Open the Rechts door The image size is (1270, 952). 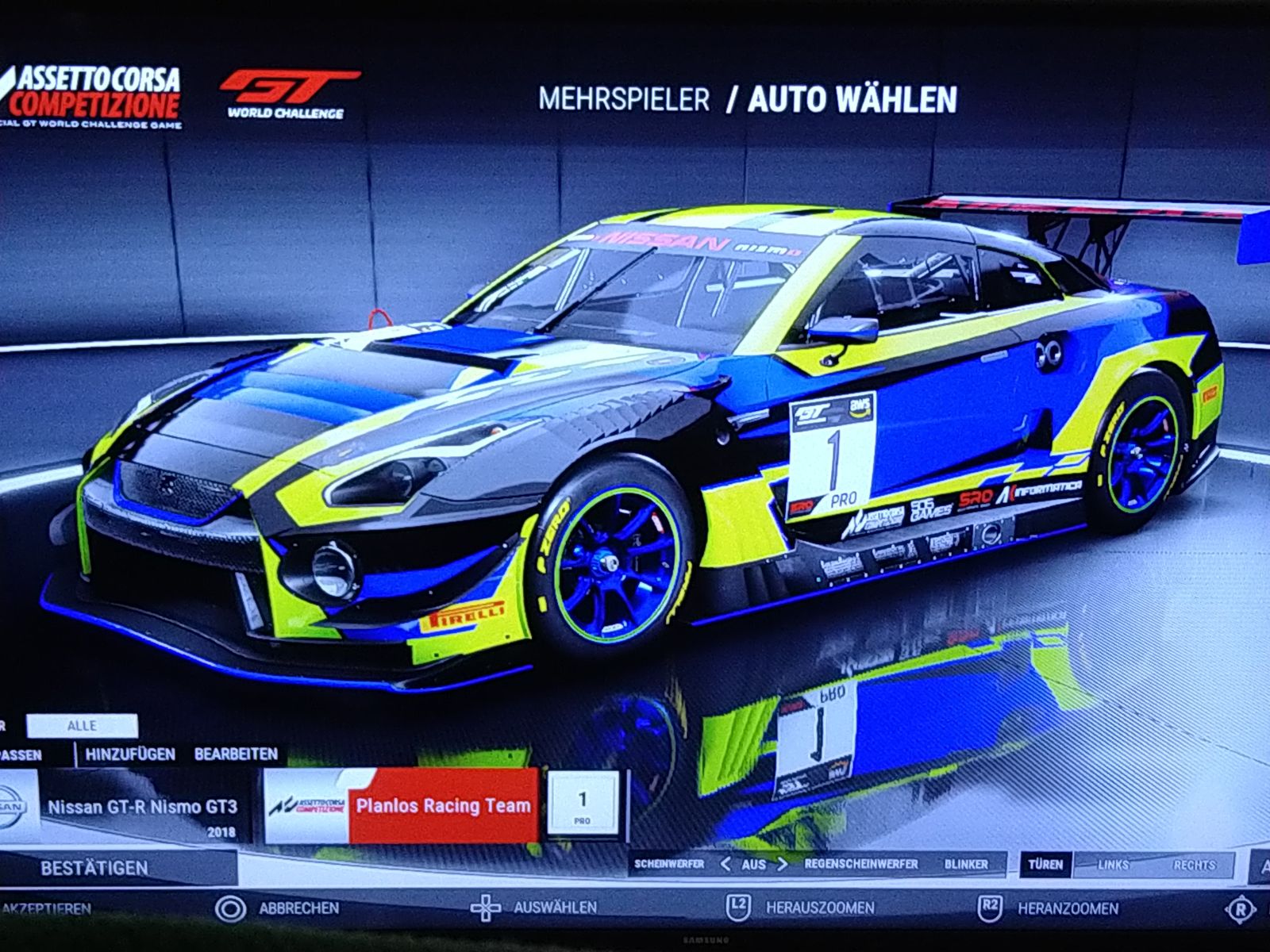pos(1193,865)
